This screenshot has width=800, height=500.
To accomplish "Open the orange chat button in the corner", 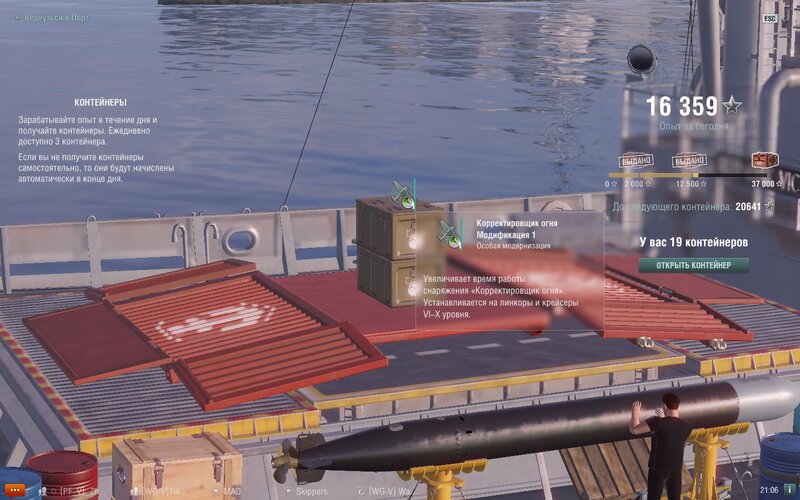I will click(14, 491).
